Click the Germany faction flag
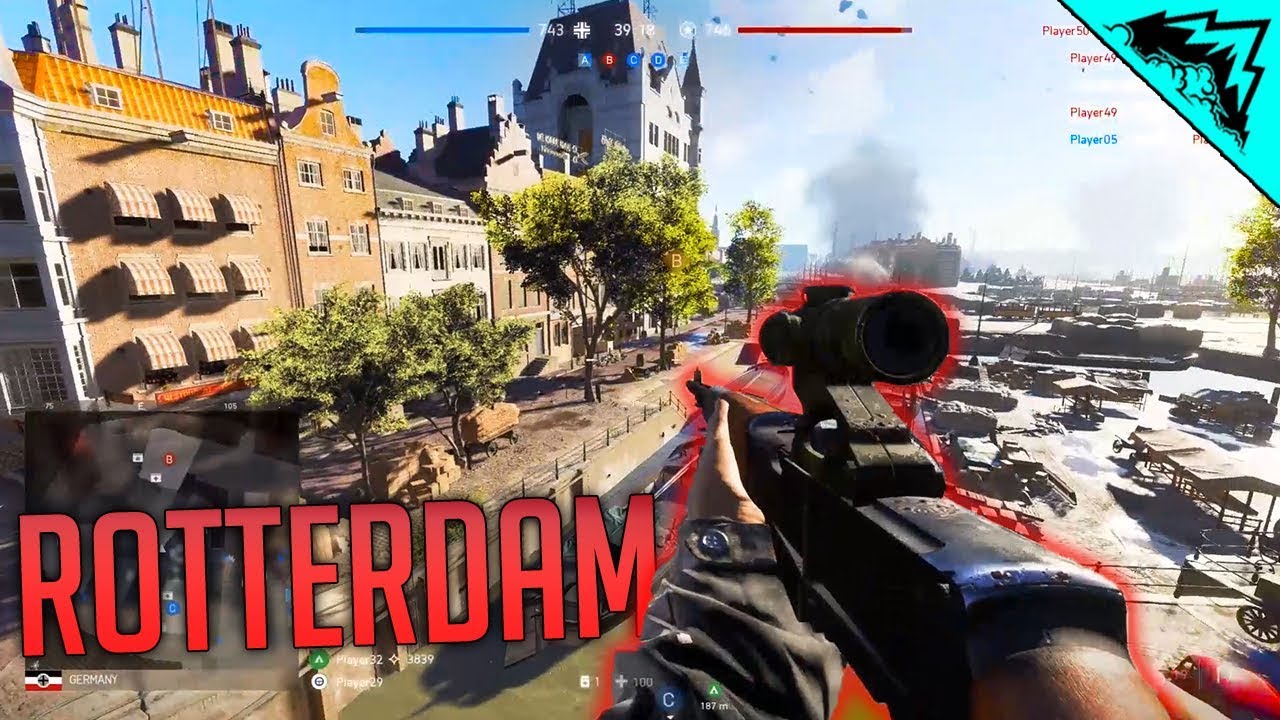Screen dimensions: 1280x720 pos(44,680)
